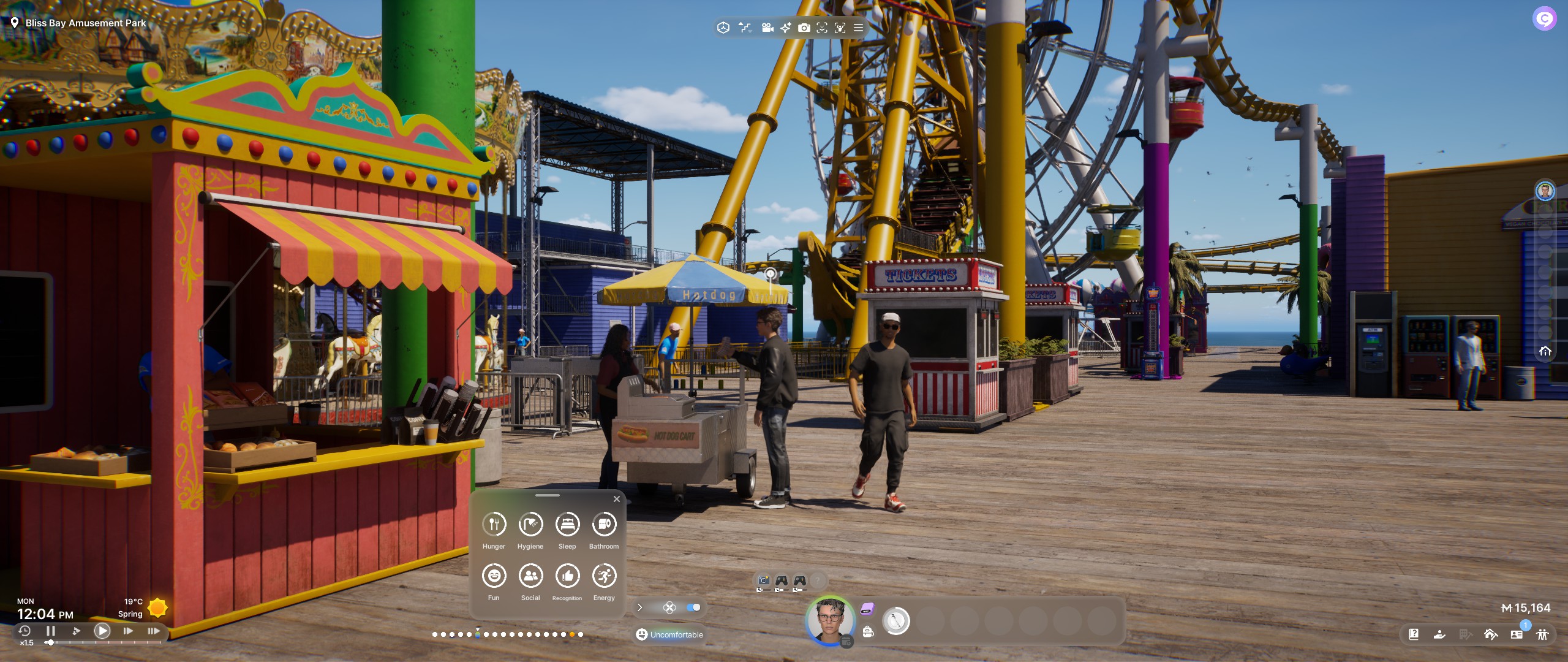Open build mode with house-hammer icon
Viewport: 1568px width, 662px height.
pos(1491,634)
